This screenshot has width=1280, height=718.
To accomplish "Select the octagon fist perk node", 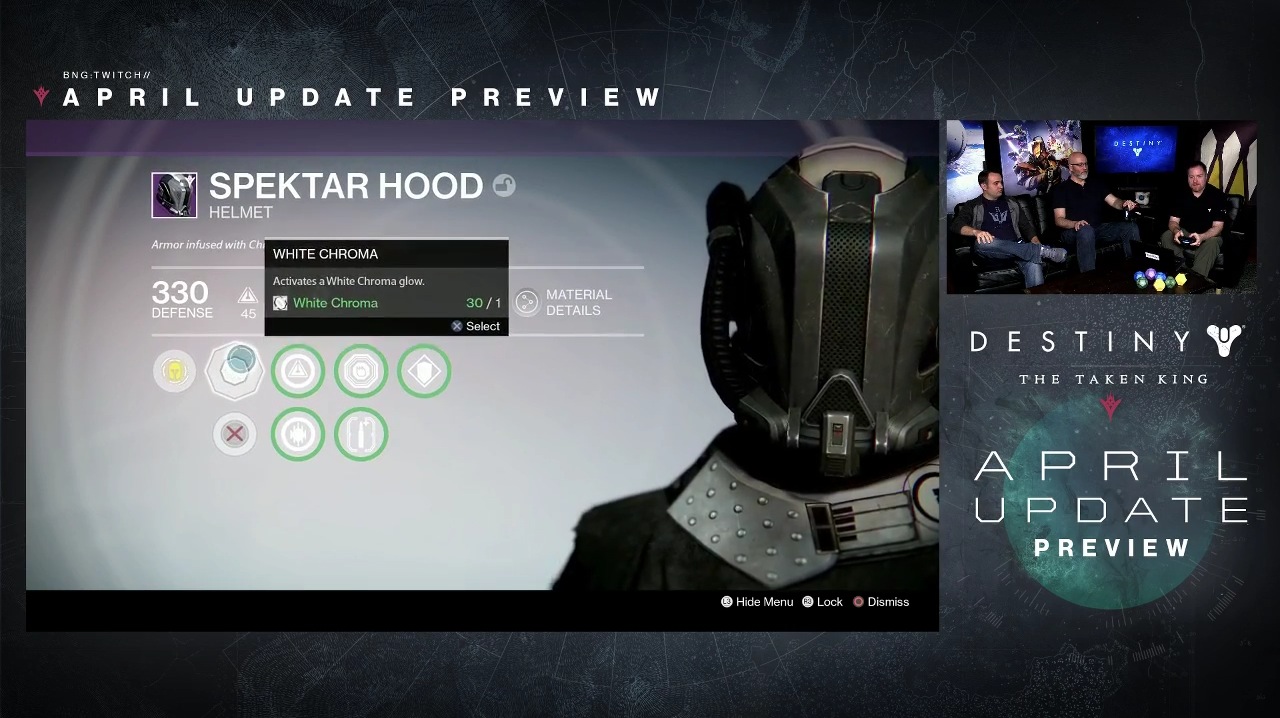I will (x=361, y=371).
